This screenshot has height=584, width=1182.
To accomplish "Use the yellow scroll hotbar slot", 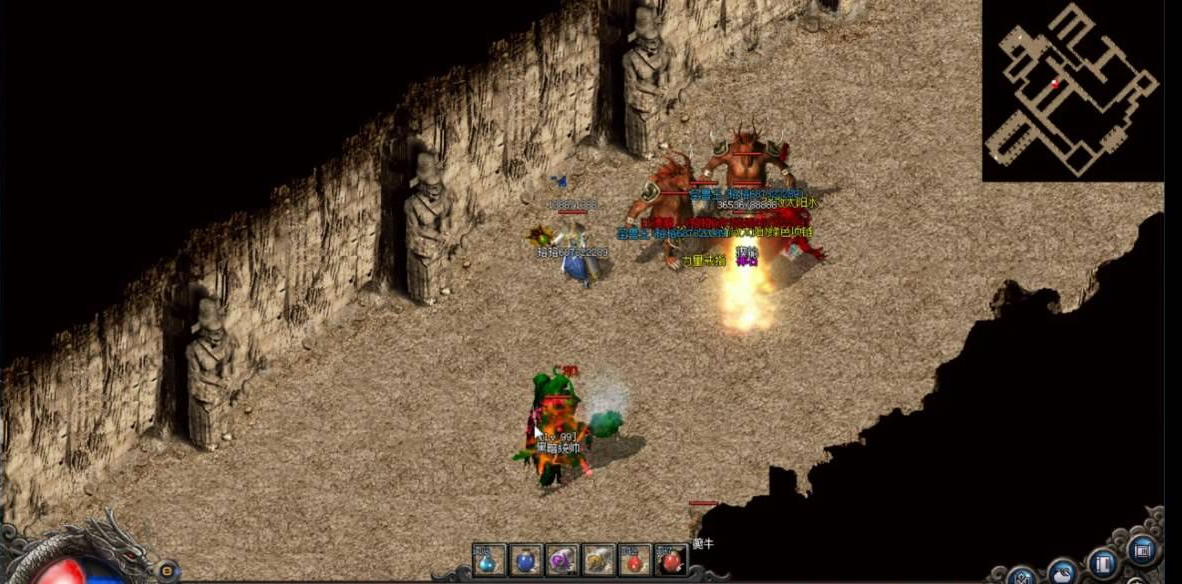I will [x=599, y=560].
